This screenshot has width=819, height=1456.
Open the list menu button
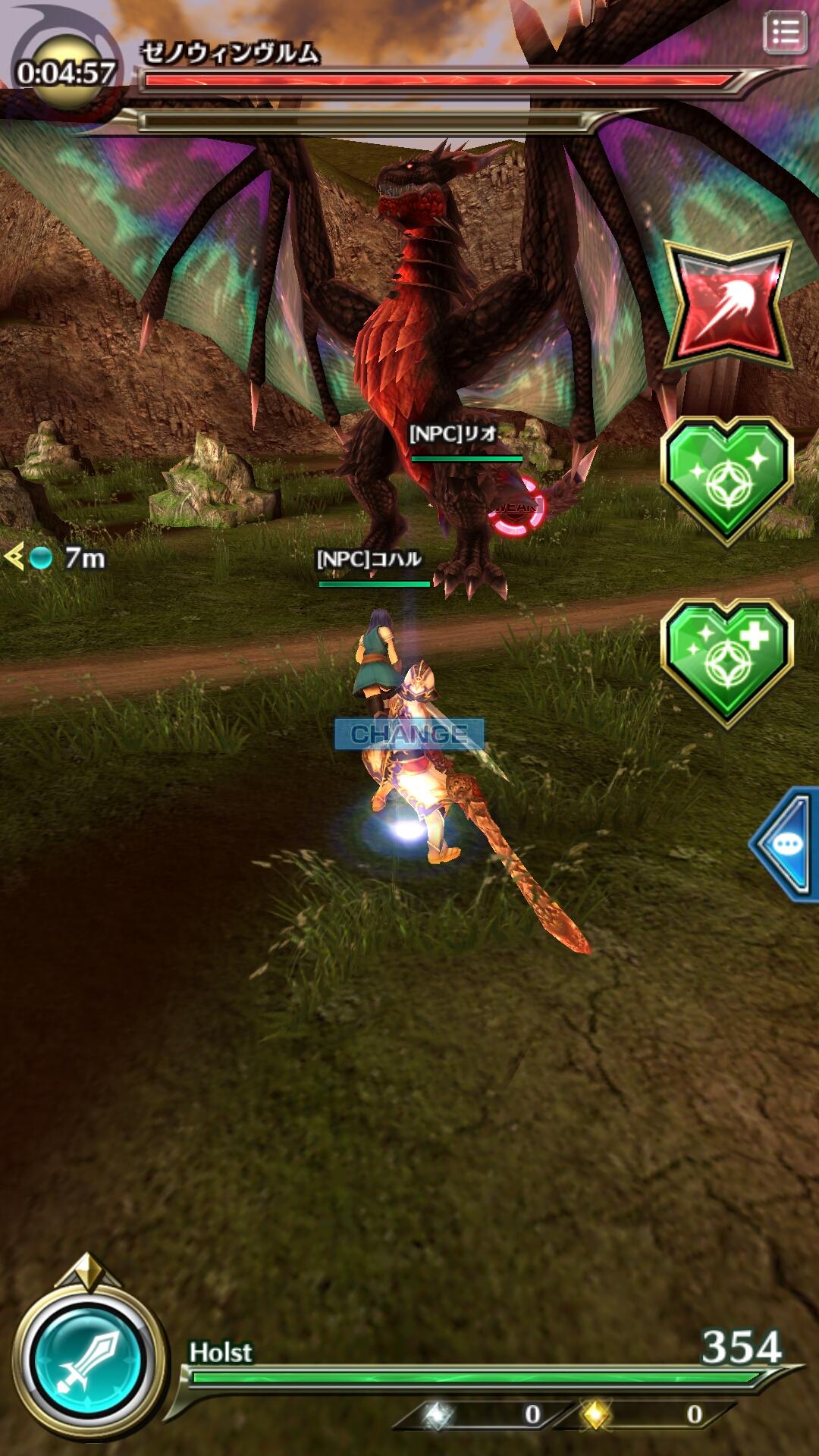point(784,33)
